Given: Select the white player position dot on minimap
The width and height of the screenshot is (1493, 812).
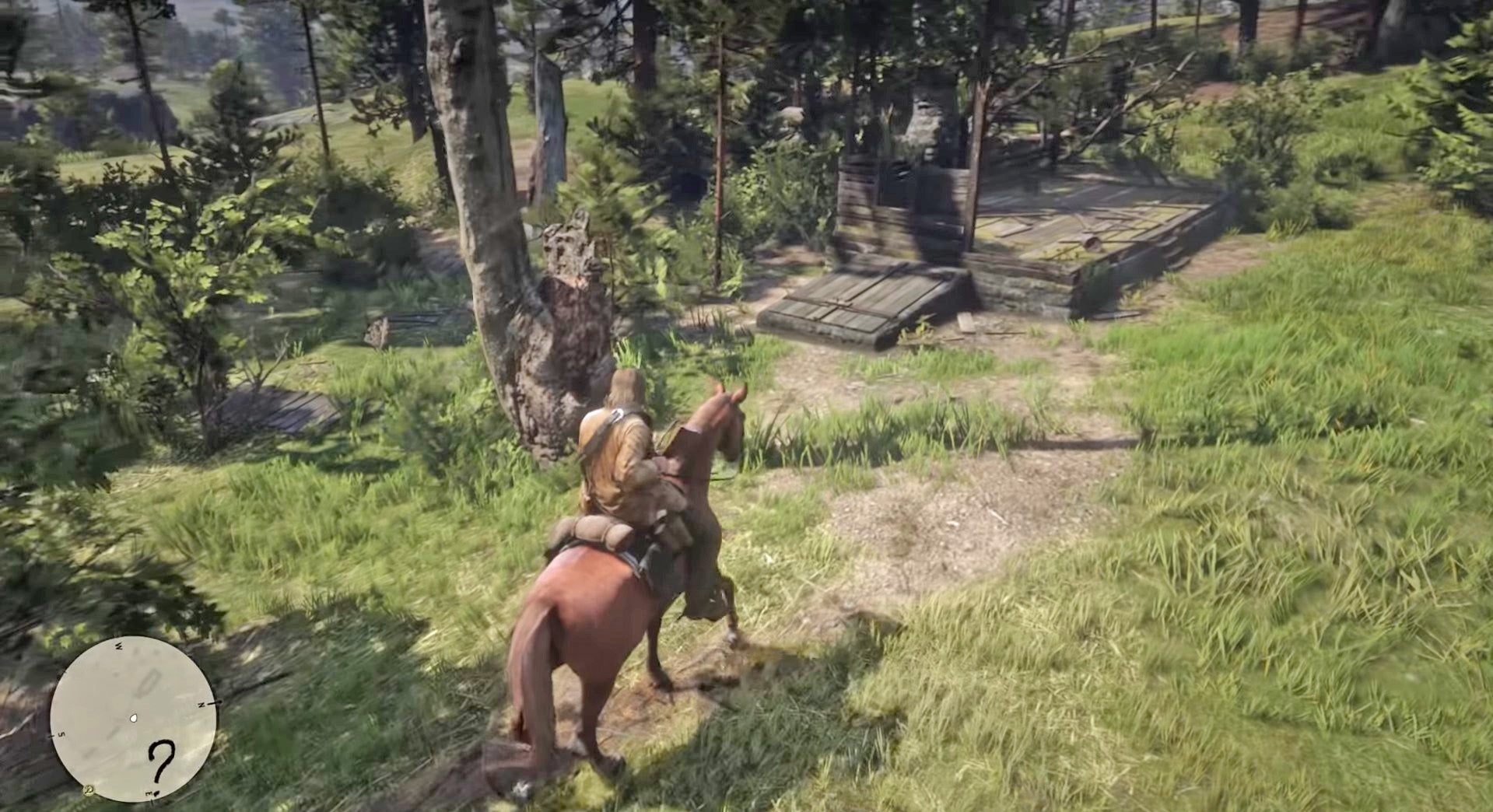Looking at the screenshot, I should (134, 719).
